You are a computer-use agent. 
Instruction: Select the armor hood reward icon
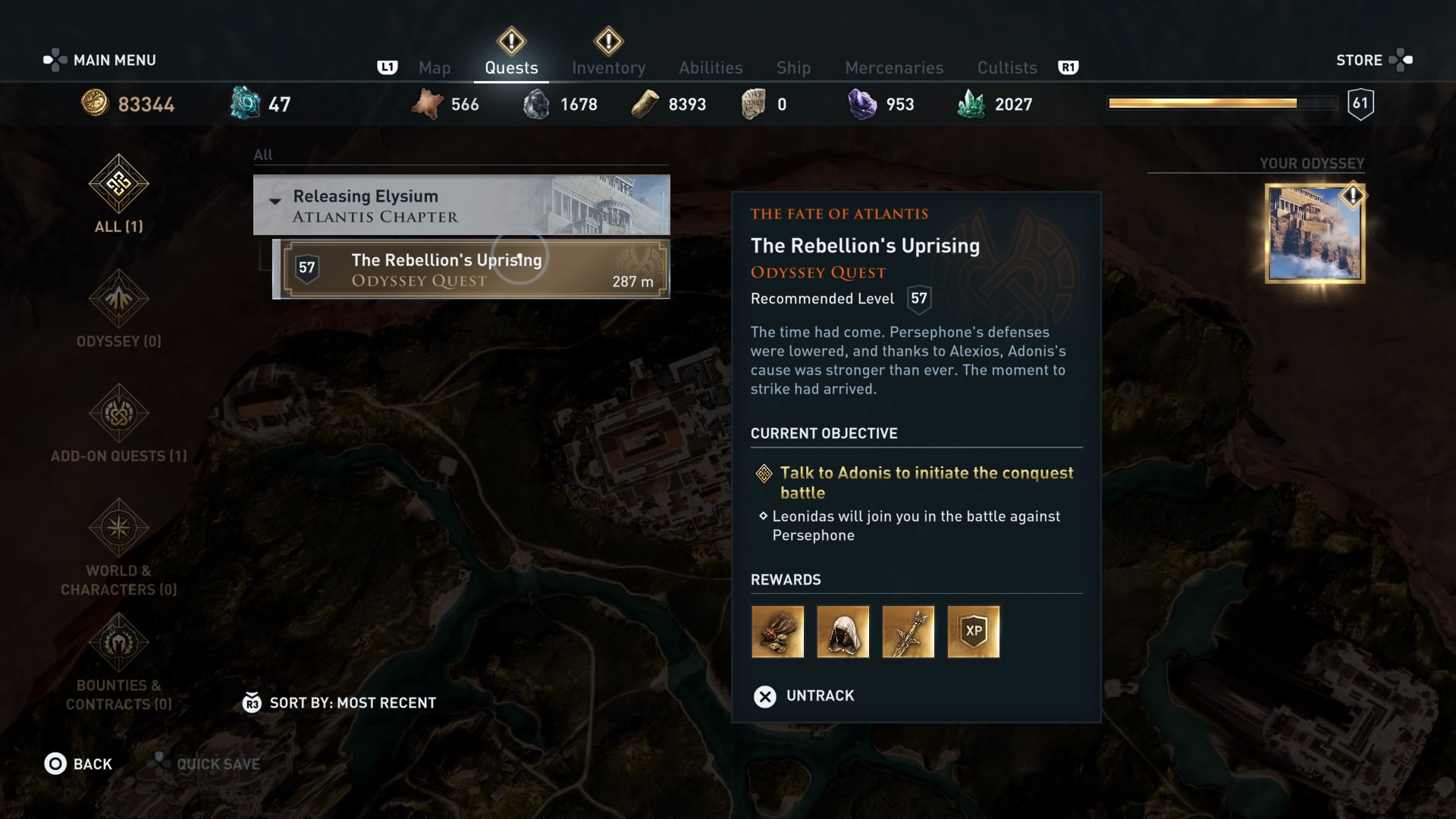(843, 632)
